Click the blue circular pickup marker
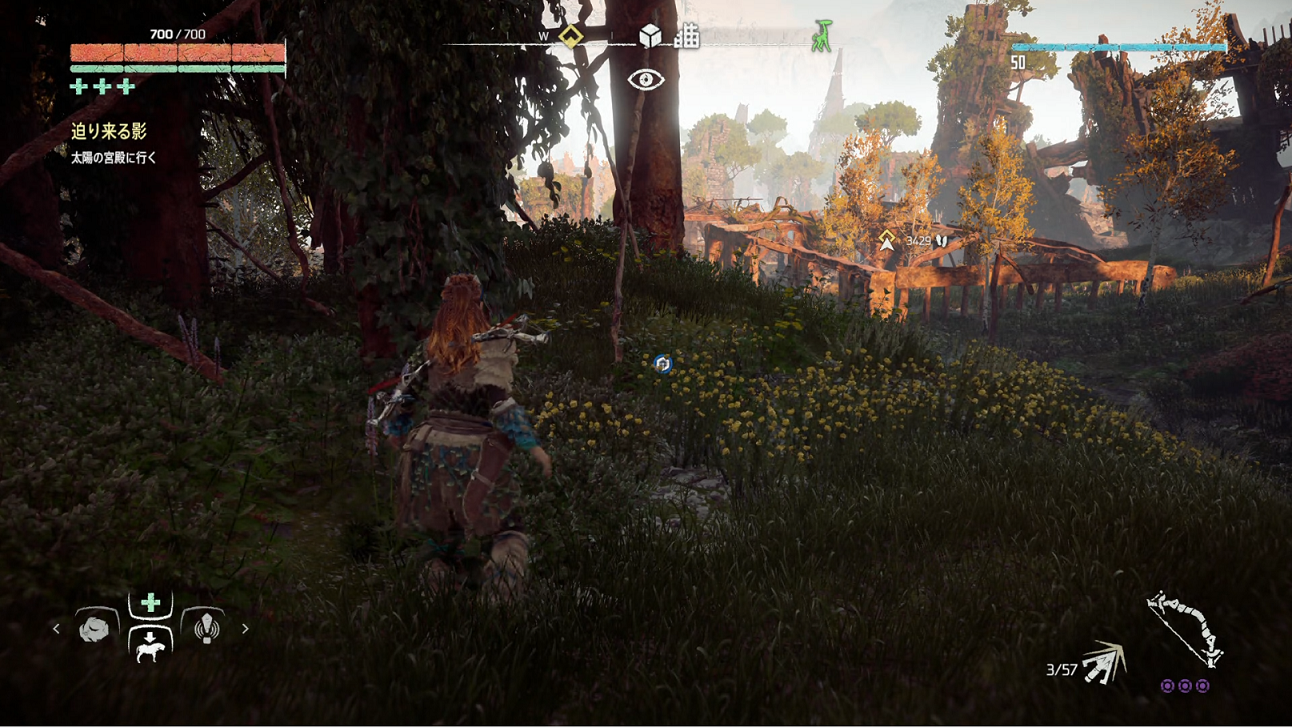The width and height of the screenshot is (1292, 728). point(662,364)
